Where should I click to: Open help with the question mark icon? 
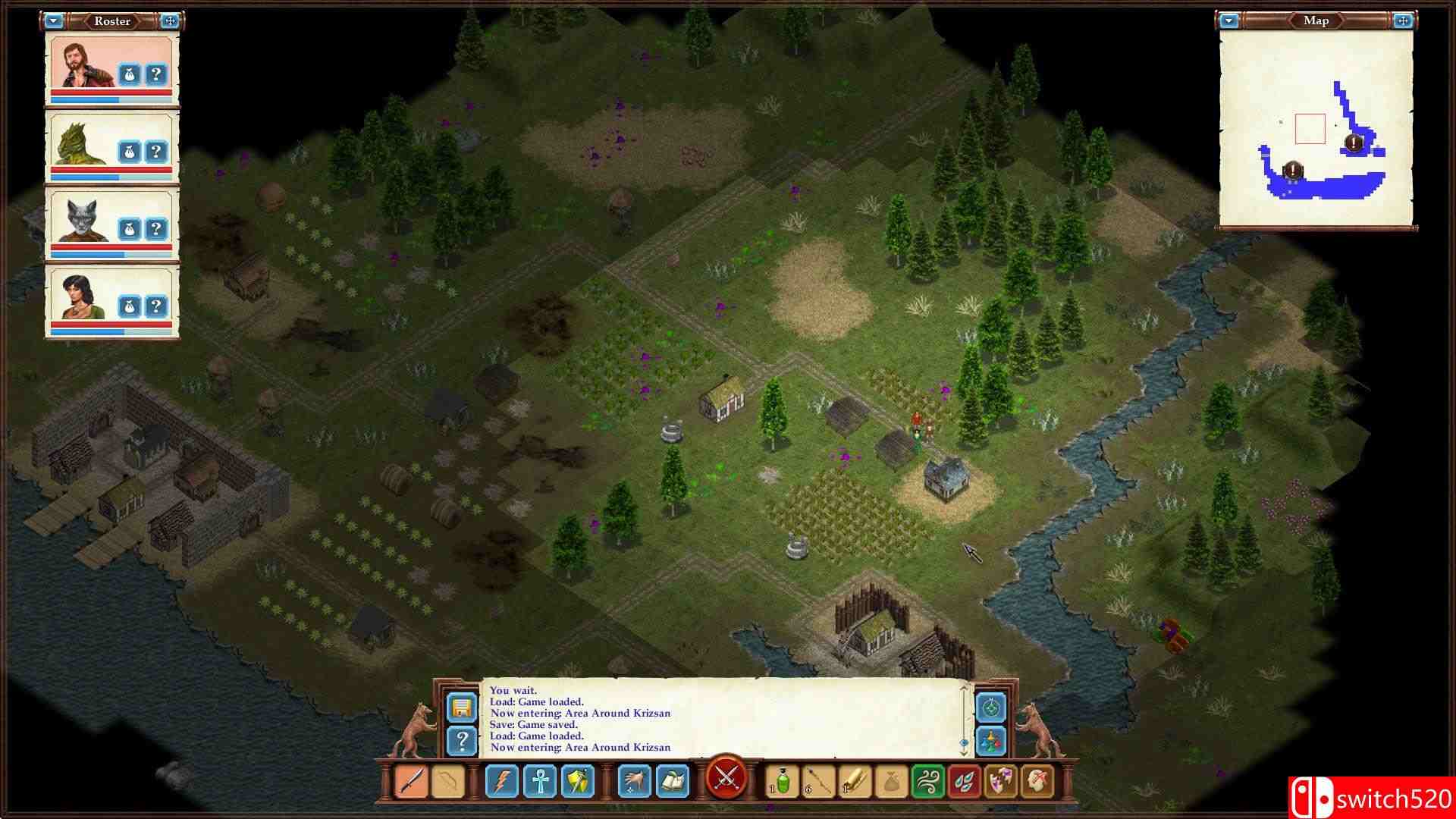(x=461, y=740)
